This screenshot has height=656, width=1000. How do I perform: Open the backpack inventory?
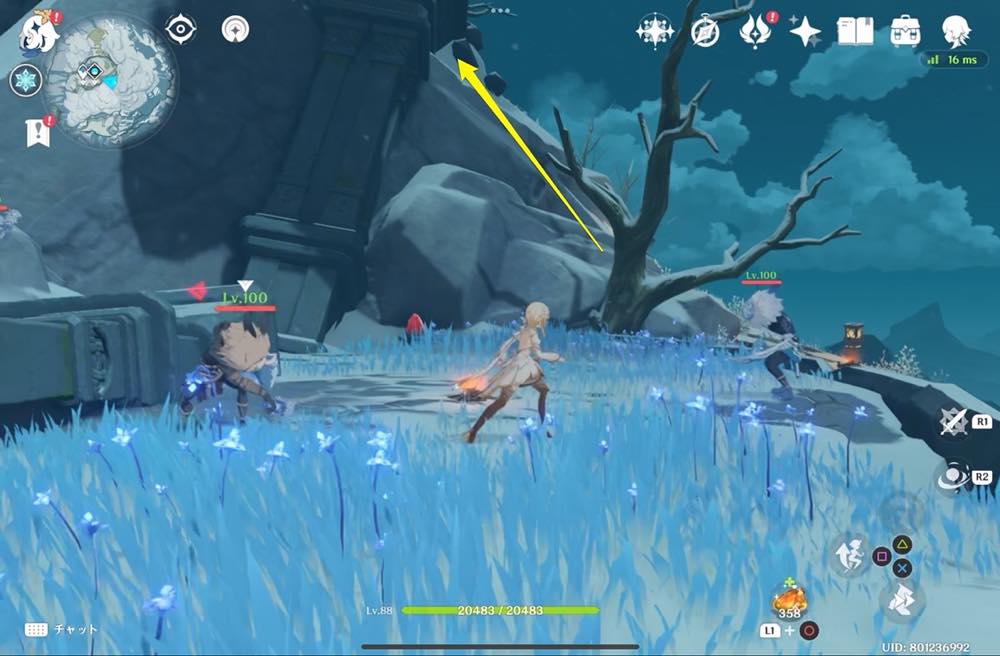pos(906,31)
